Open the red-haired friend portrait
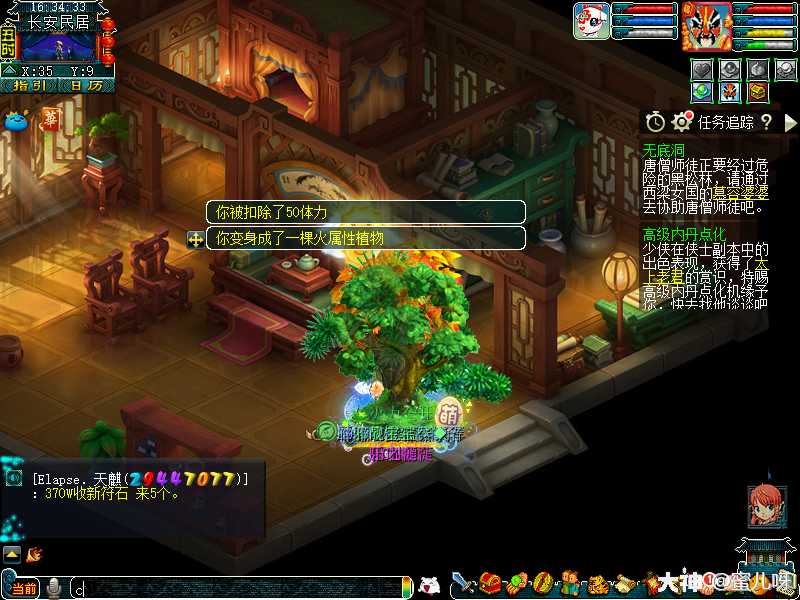This screenshot has width=800, height=600. pyautogui.click(x=767, y=506)
